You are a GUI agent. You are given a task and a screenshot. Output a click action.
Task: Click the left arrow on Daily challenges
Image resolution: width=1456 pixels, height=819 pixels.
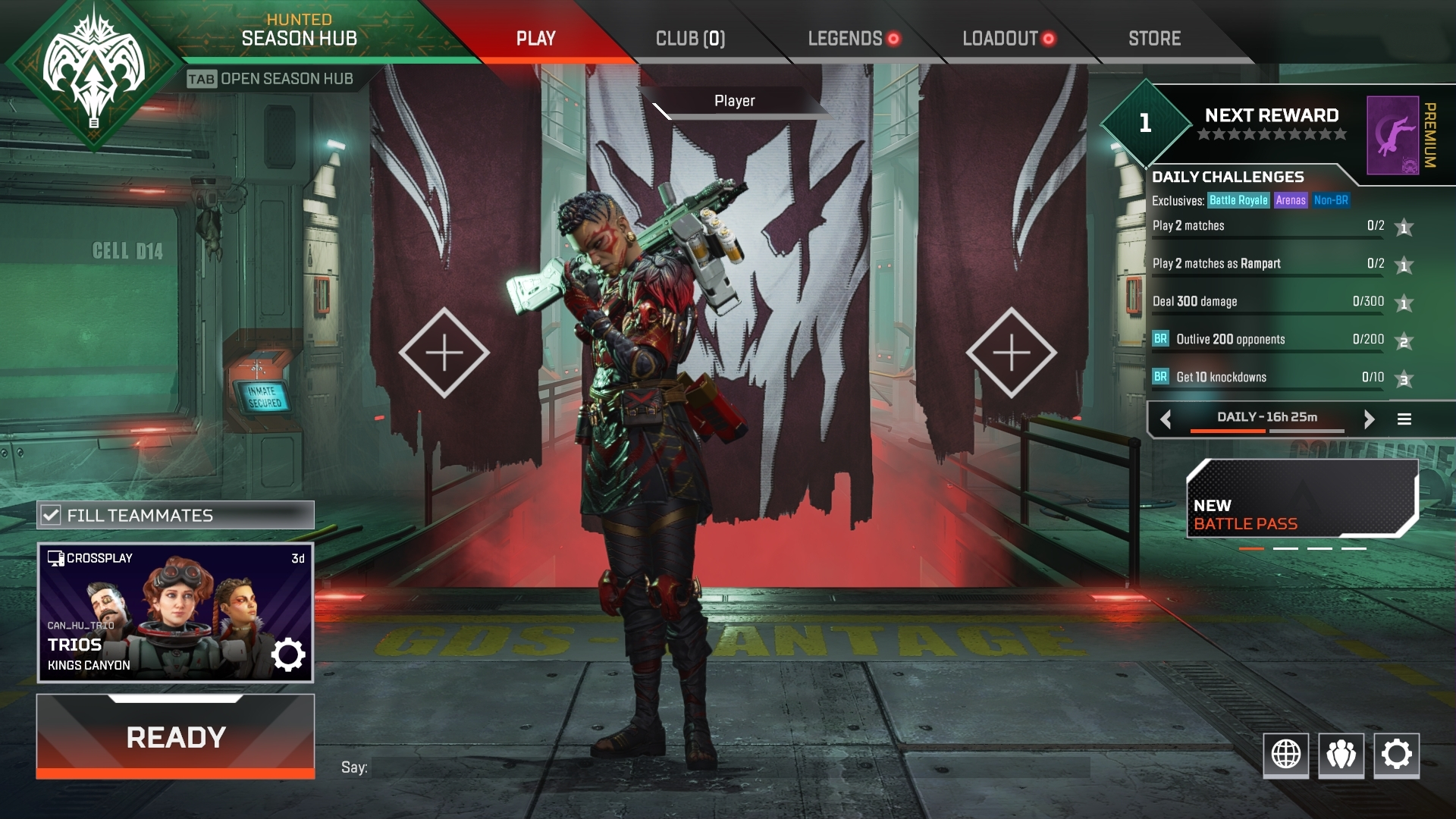[x=1166, y=418]
